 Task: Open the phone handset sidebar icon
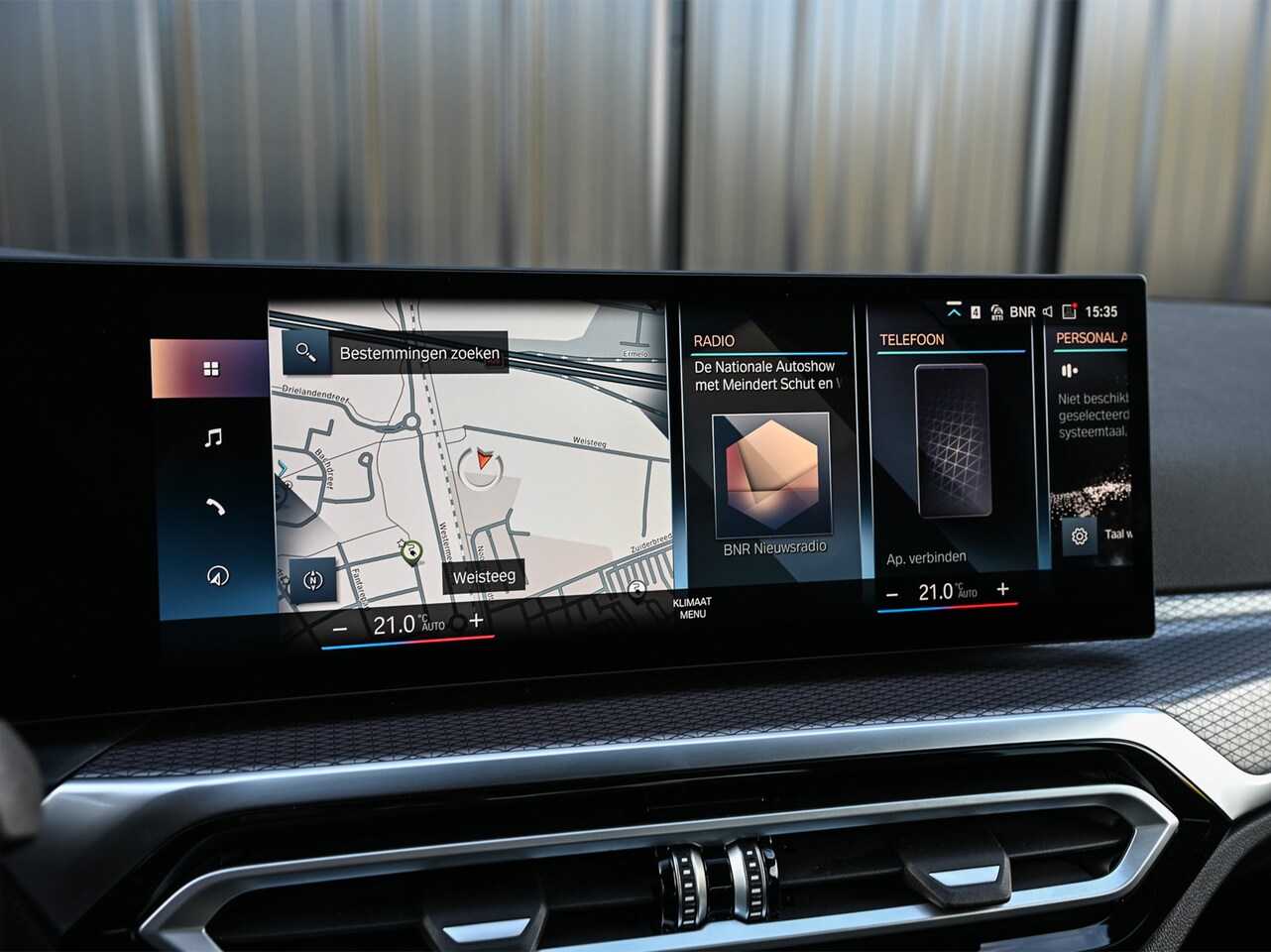pyautogui.click(x=215, y=507)
